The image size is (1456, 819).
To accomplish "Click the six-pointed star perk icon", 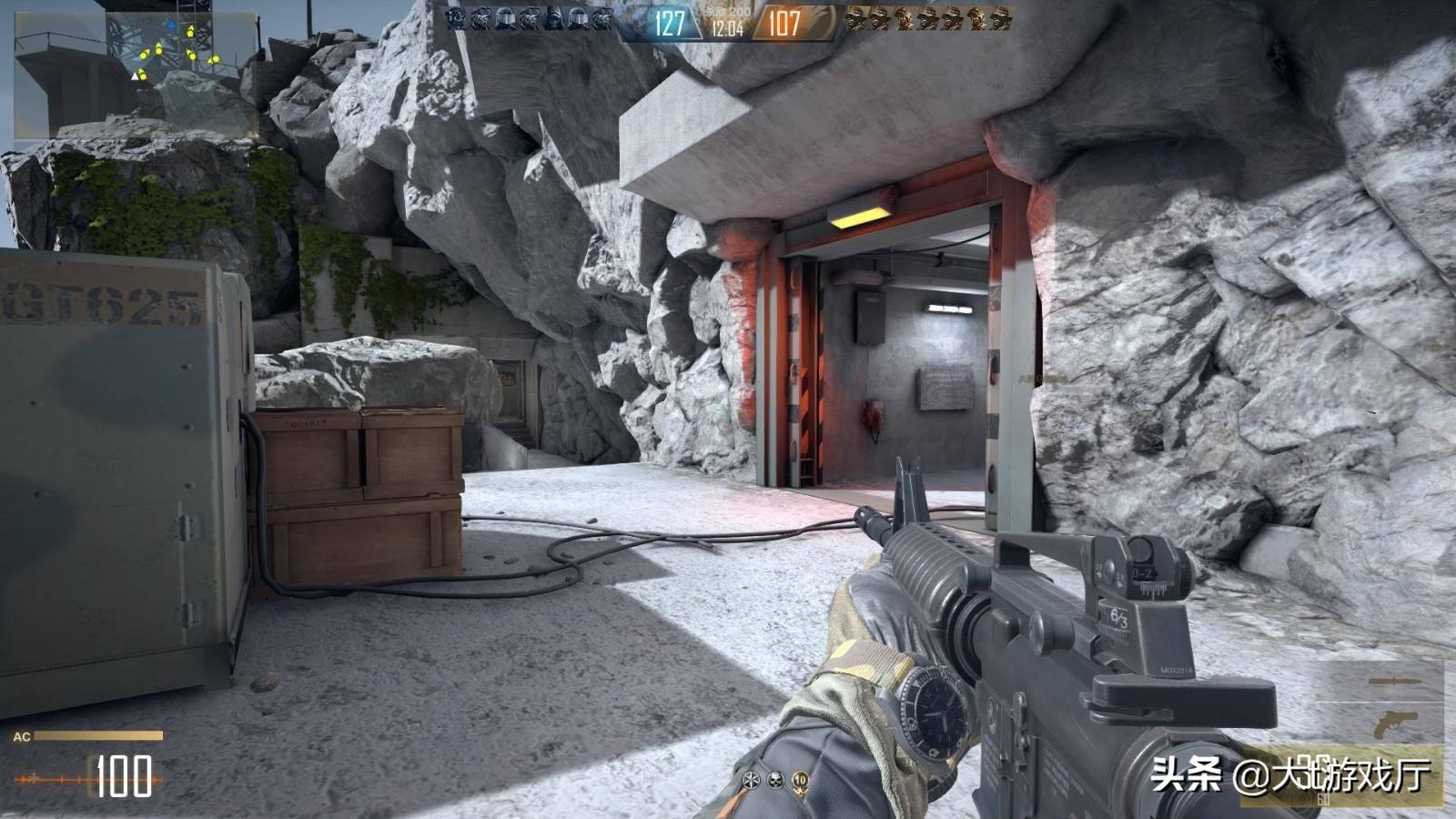I will click(x=751, y=781).
